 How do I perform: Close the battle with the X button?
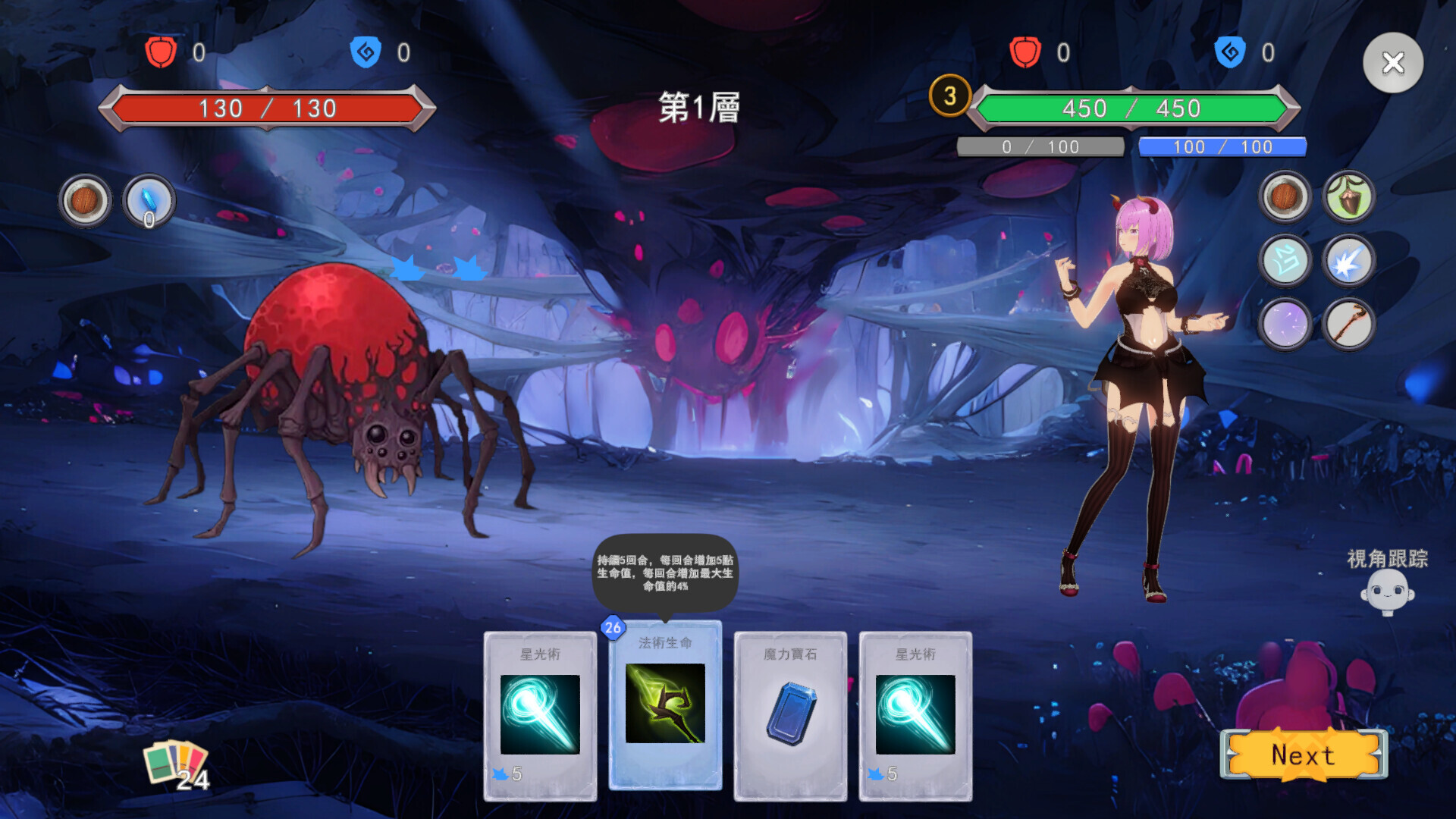point(1392,63)
